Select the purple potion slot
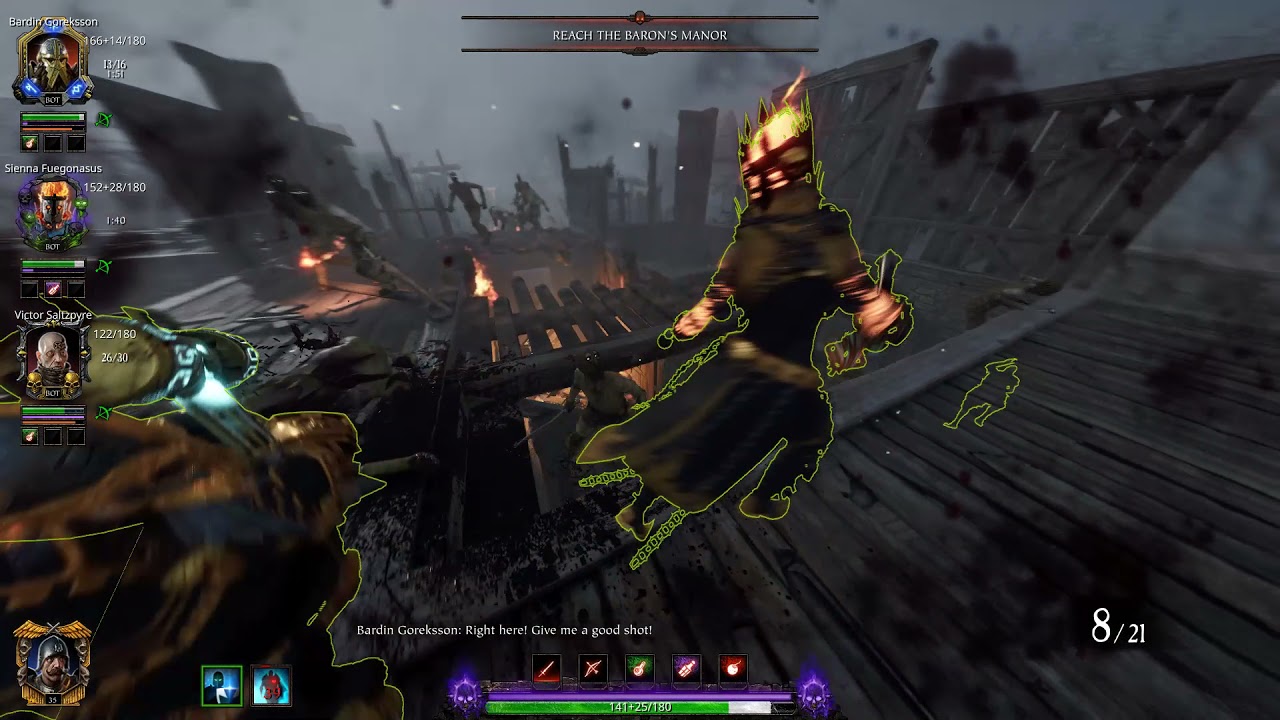This screenshot has height=720, width=1280. 686,668
